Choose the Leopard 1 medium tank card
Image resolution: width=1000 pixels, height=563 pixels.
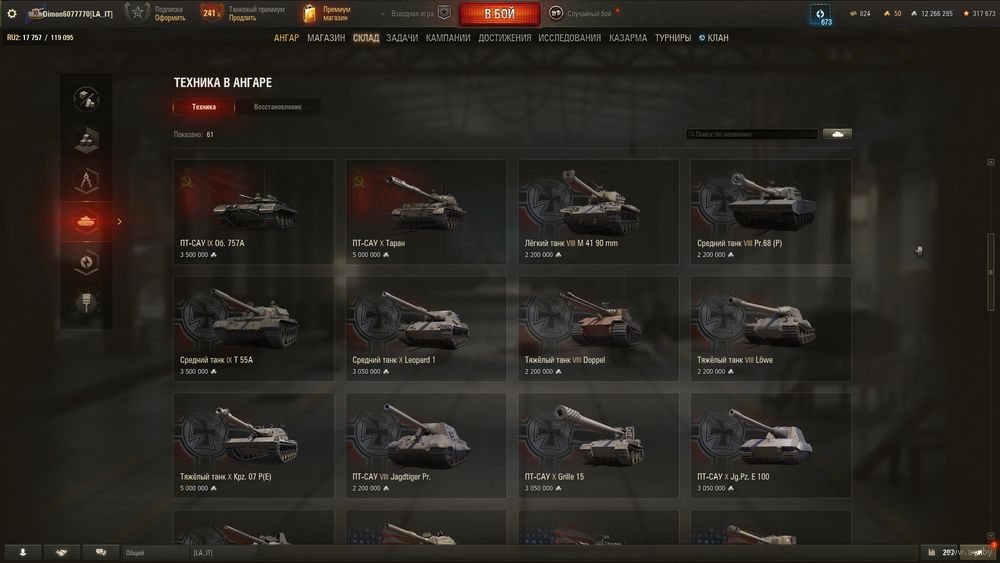(x=426, y=328)
